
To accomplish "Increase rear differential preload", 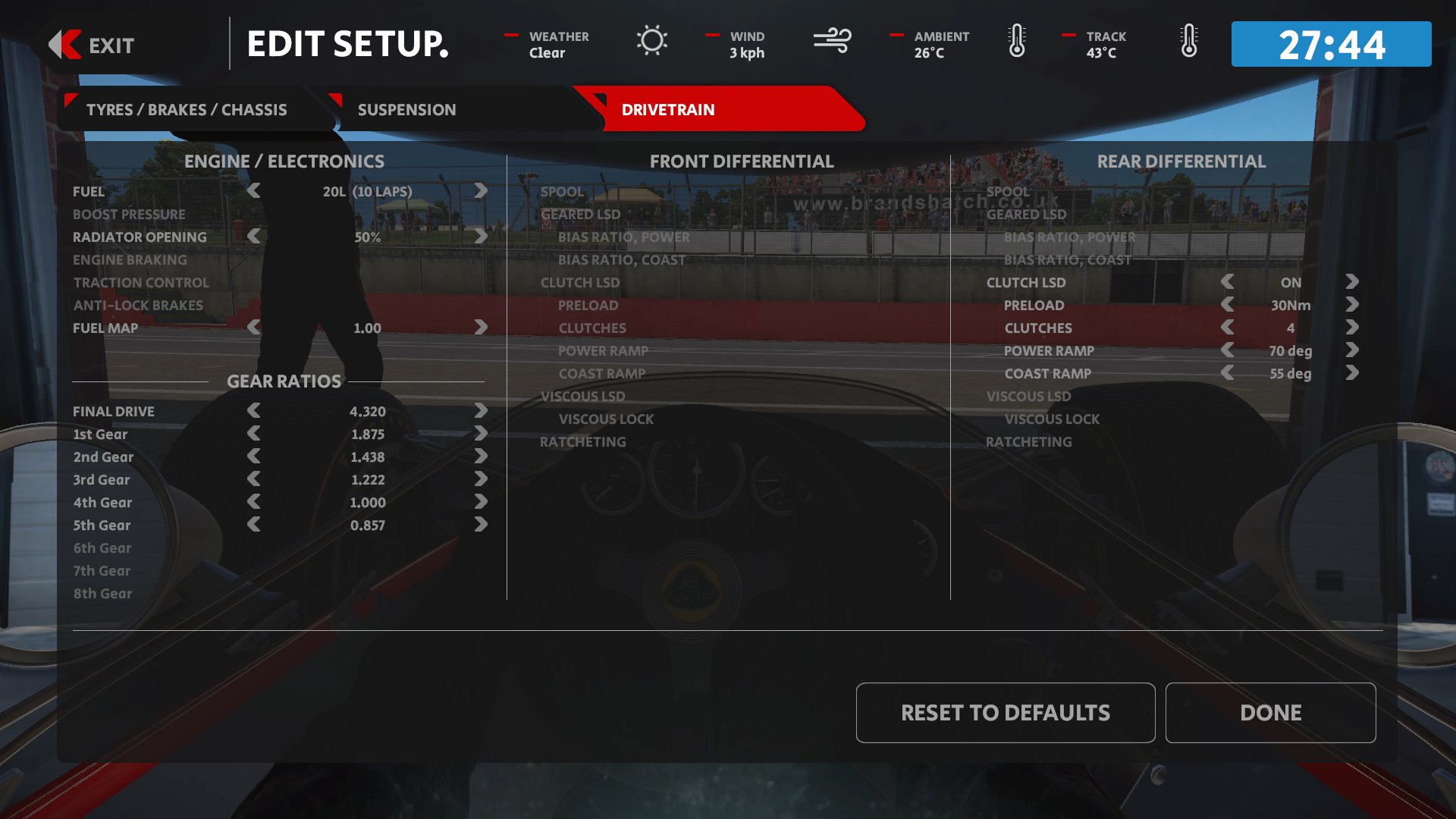I will [1352, 305].
